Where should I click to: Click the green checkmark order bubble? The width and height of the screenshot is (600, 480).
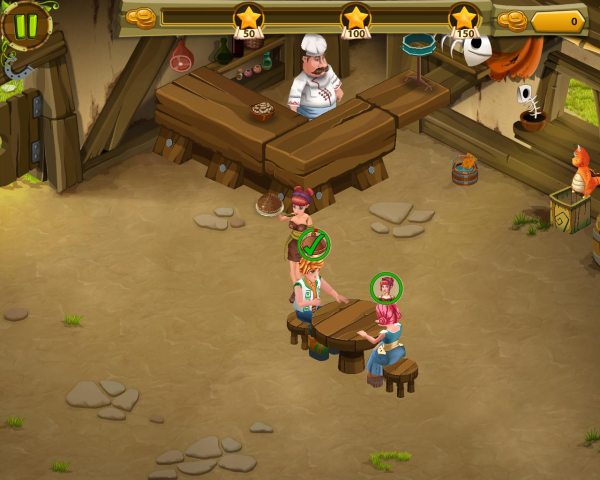[x=314, y=244]
